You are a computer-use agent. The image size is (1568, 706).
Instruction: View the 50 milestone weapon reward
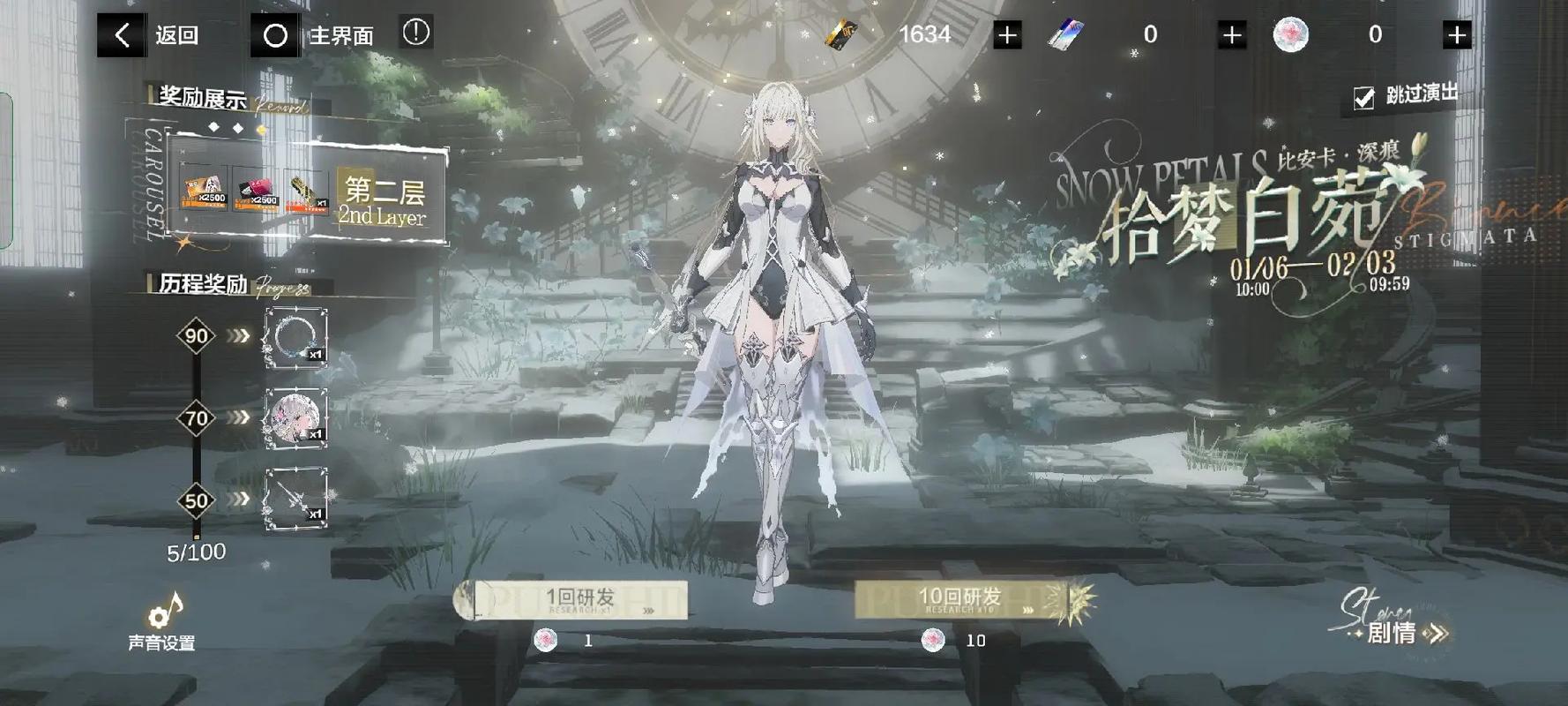[295, 499]
